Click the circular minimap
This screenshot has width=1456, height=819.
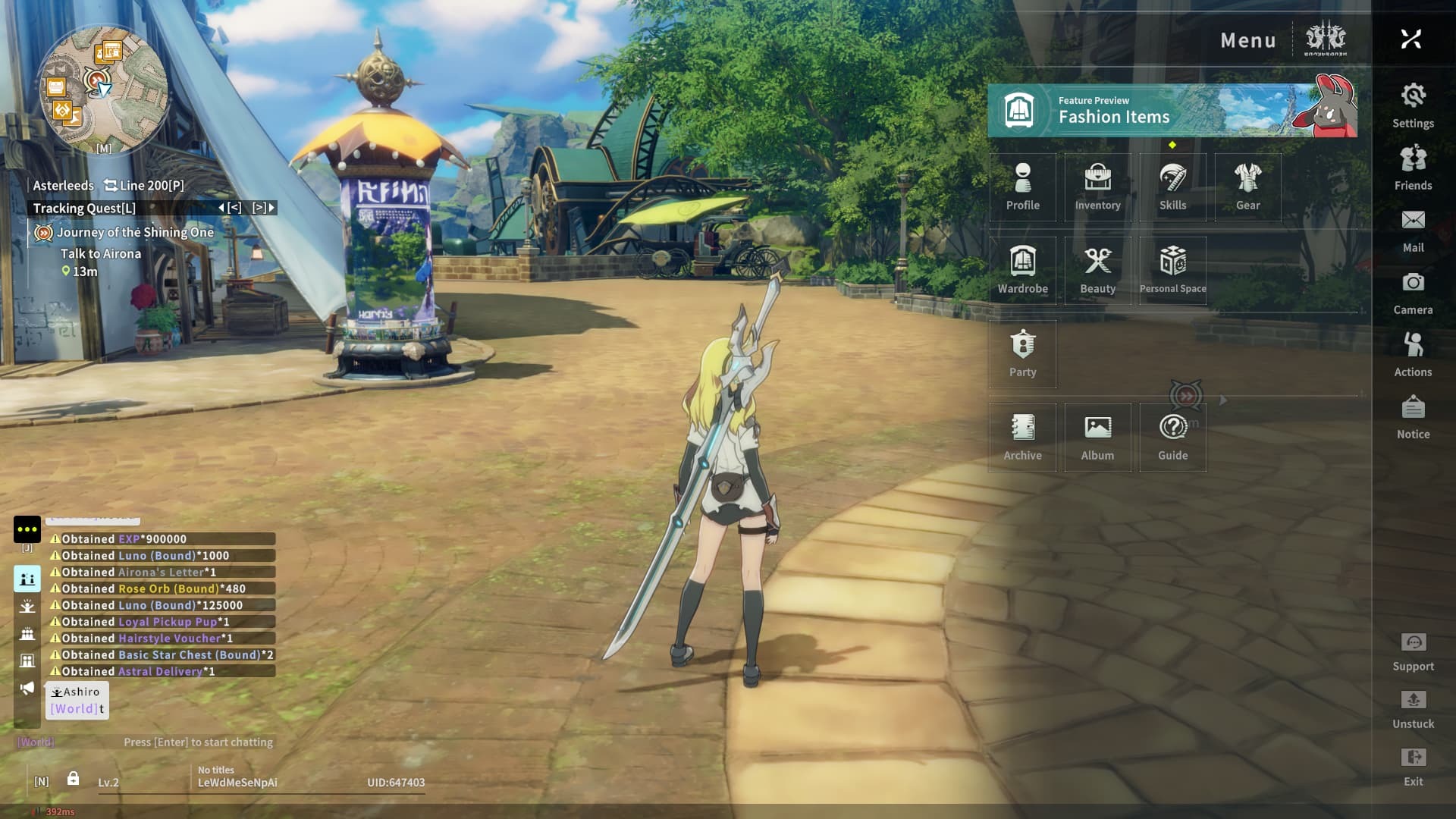[102, 89]
